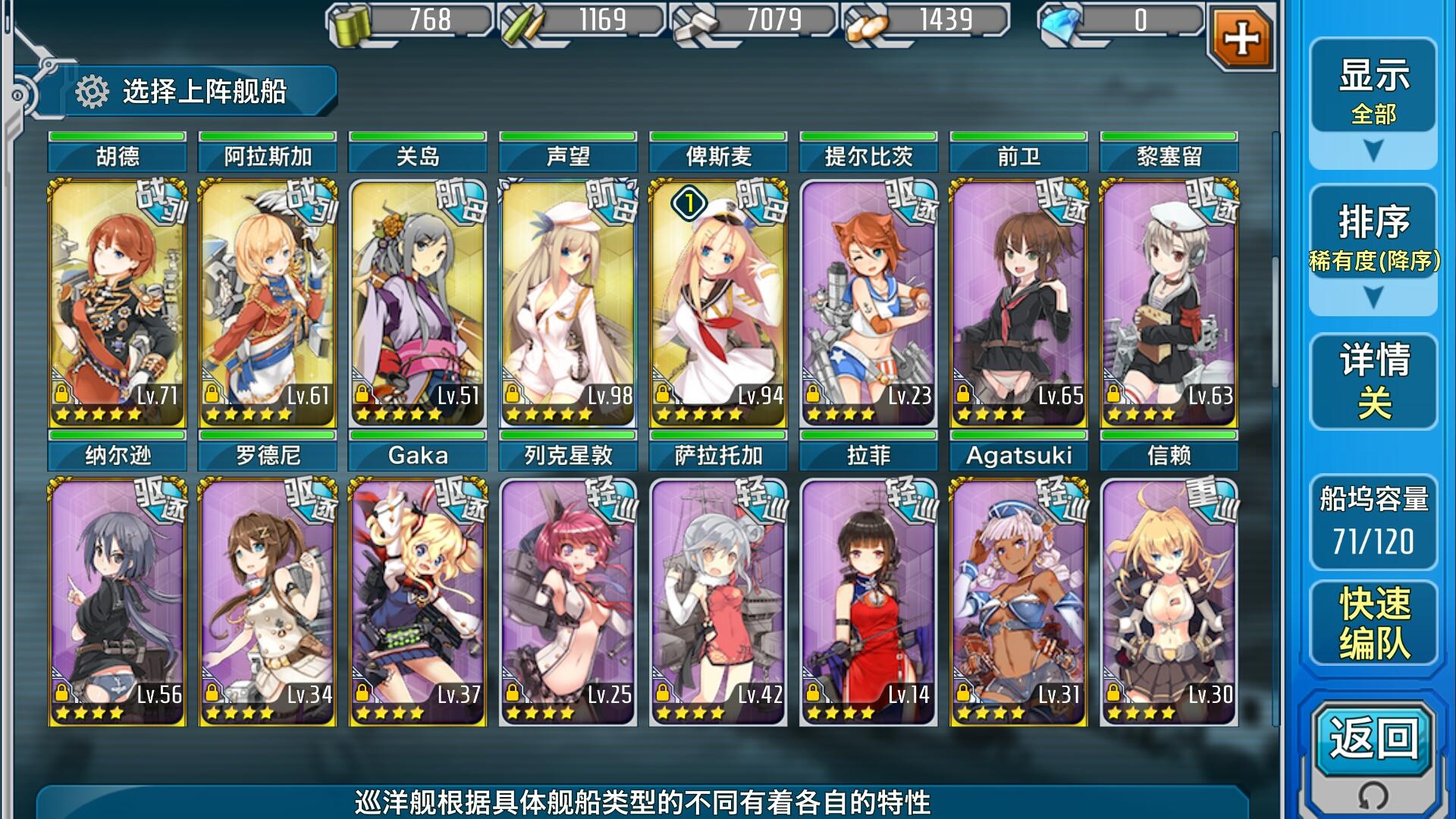The height and width of the screenshot is (819, 1456).
Task: Toggle the 详情 details switch
Action: pos(1373,381)
